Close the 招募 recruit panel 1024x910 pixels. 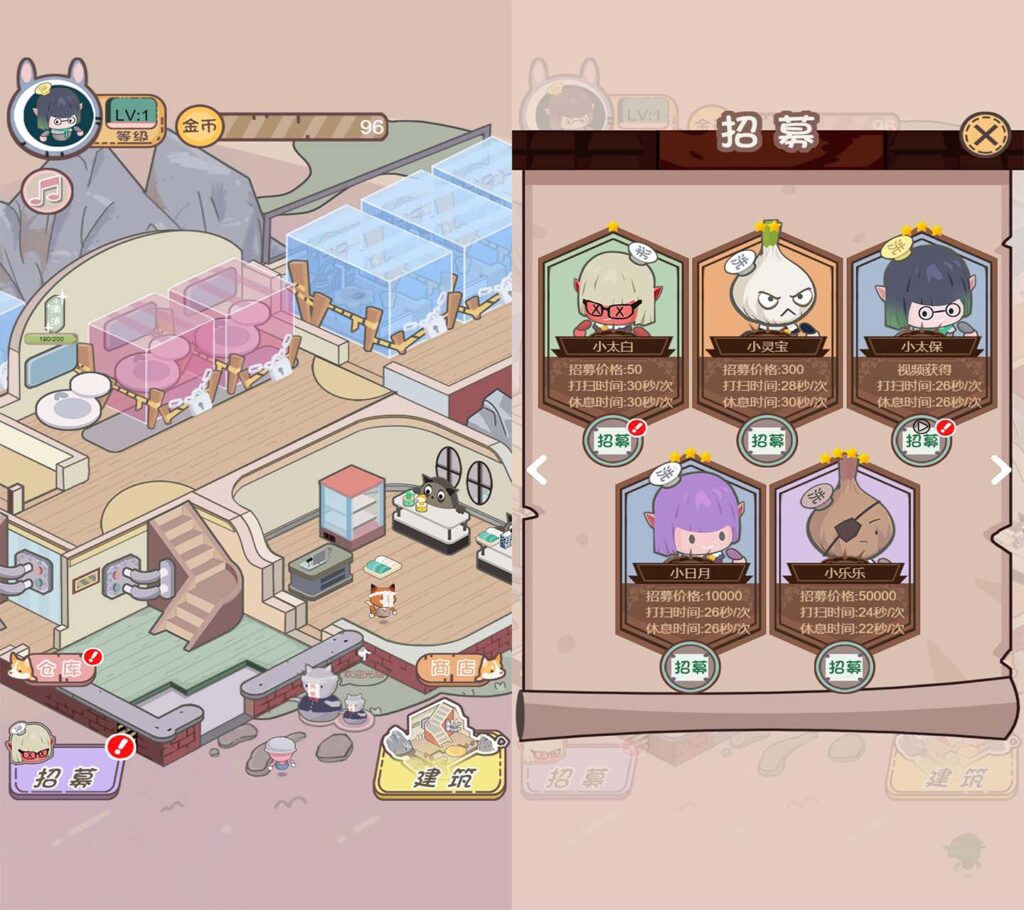984,134
